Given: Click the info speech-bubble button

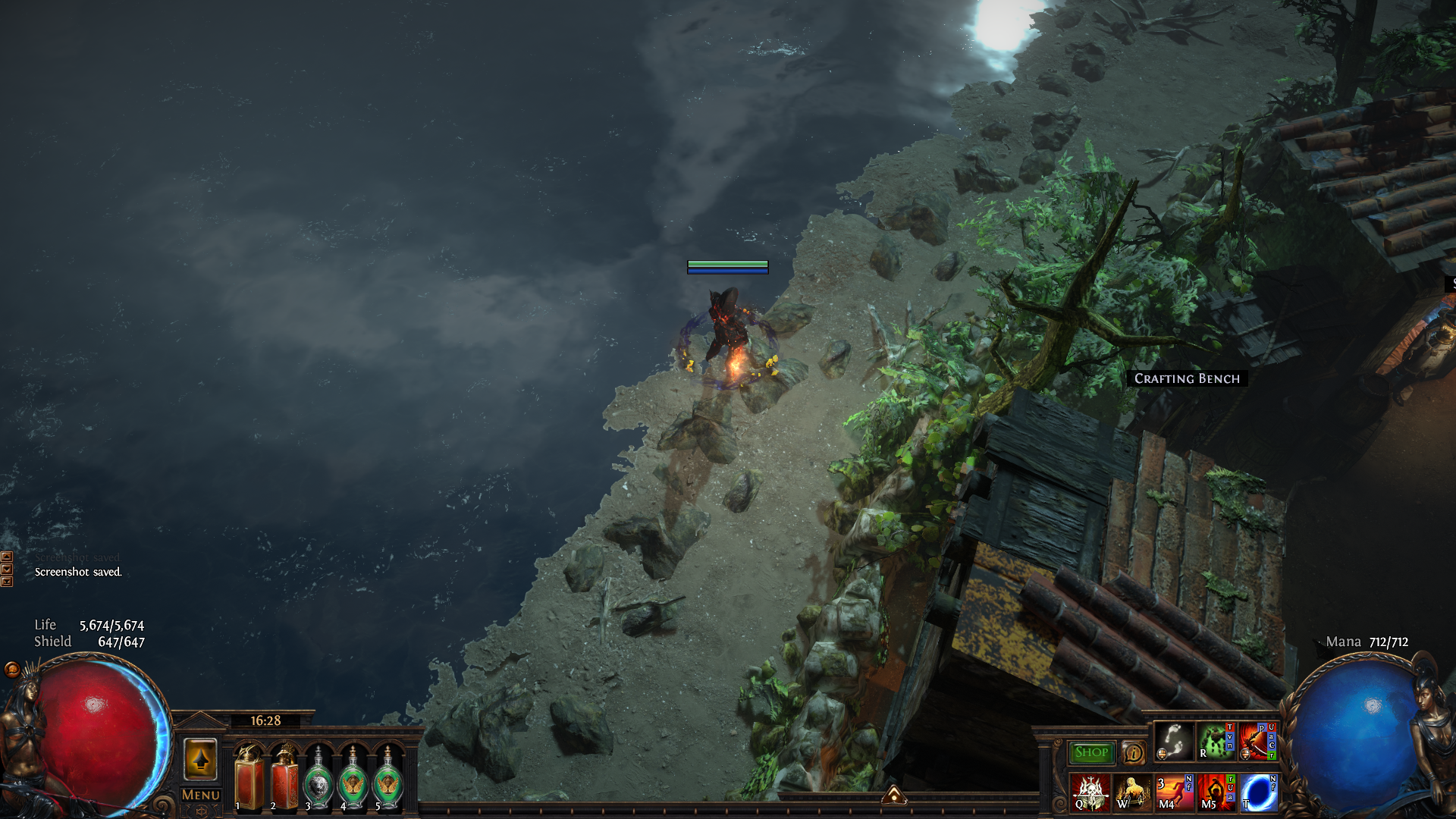Looking at the screenshot, I should [1133, 753].
